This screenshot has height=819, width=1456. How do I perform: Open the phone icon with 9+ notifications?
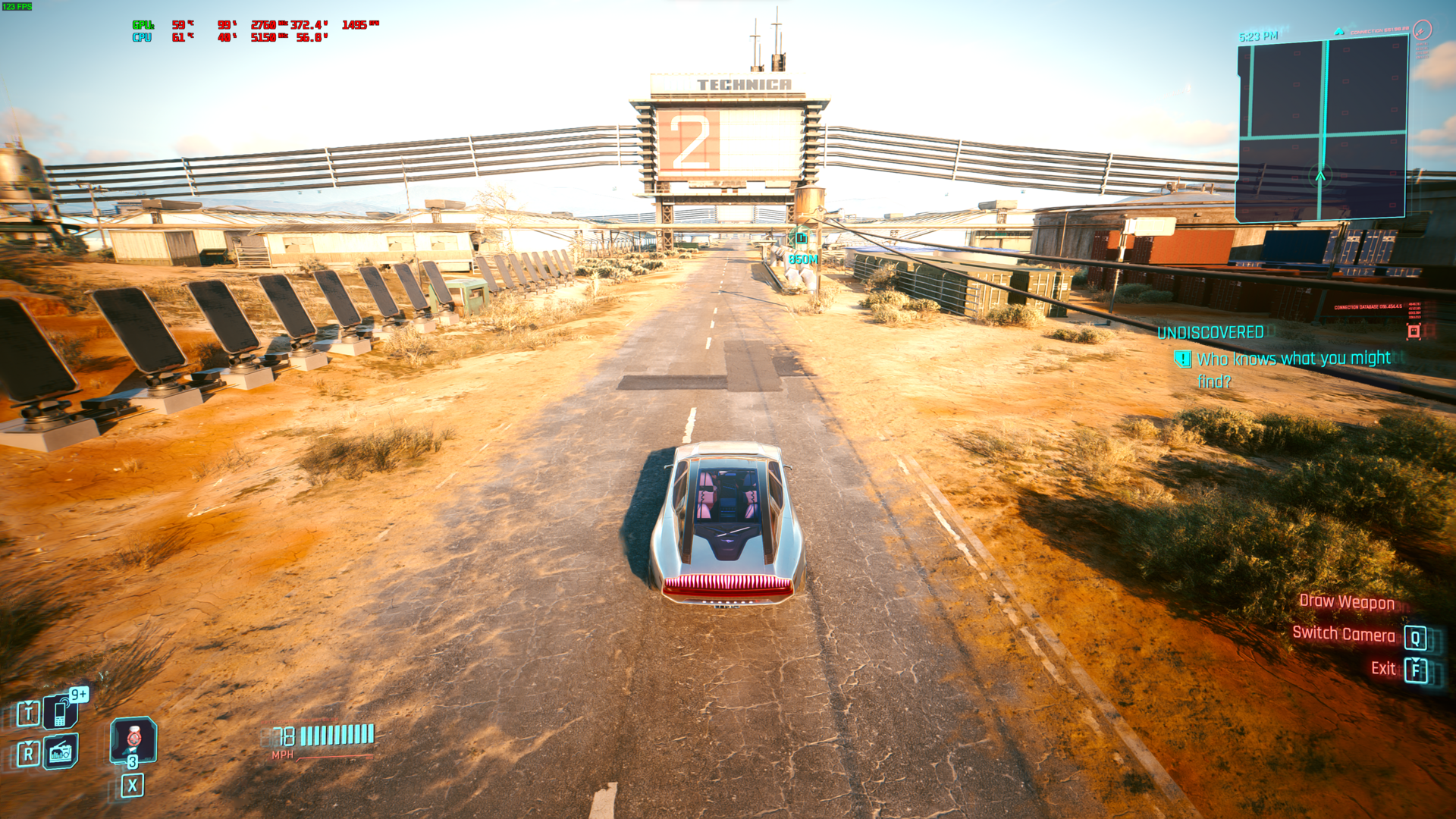coord(61,712)
